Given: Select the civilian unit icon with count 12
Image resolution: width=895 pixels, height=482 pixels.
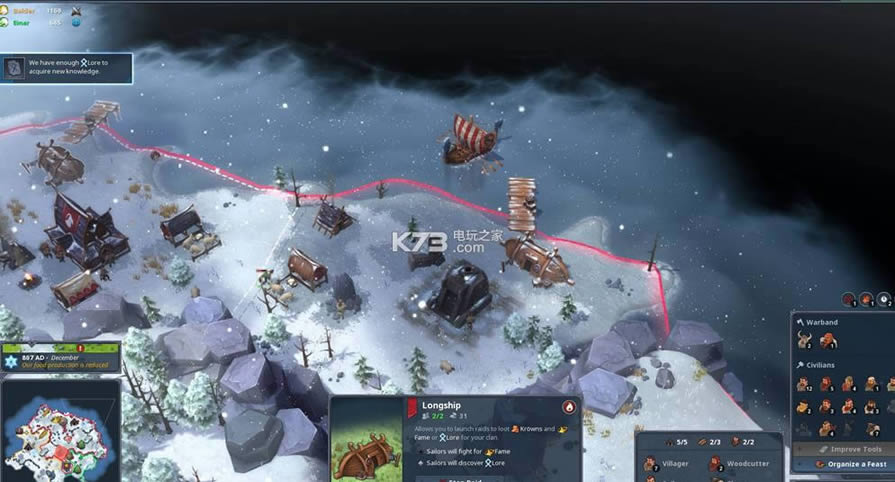Looking at the screenshot, I should point(804,384).
